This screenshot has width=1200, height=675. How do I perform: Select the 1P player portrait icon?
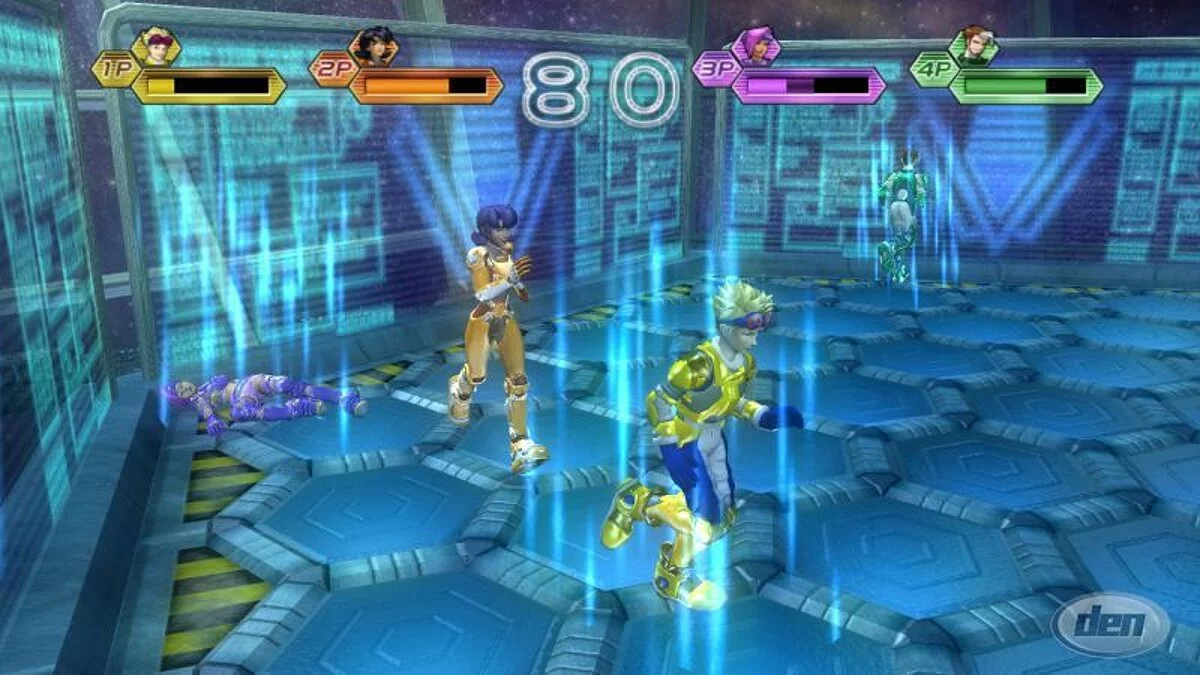pos(156,46)
